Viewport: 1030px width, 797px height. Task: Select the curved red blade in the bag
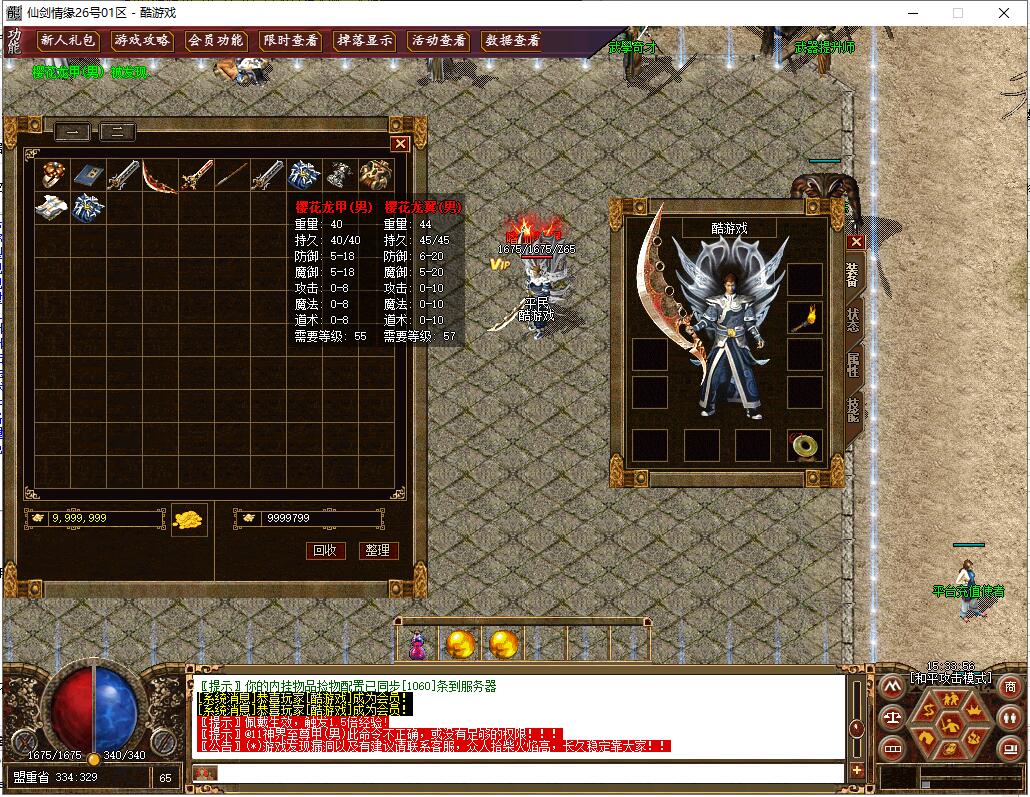pyautogui.click(x=159, y=176)
